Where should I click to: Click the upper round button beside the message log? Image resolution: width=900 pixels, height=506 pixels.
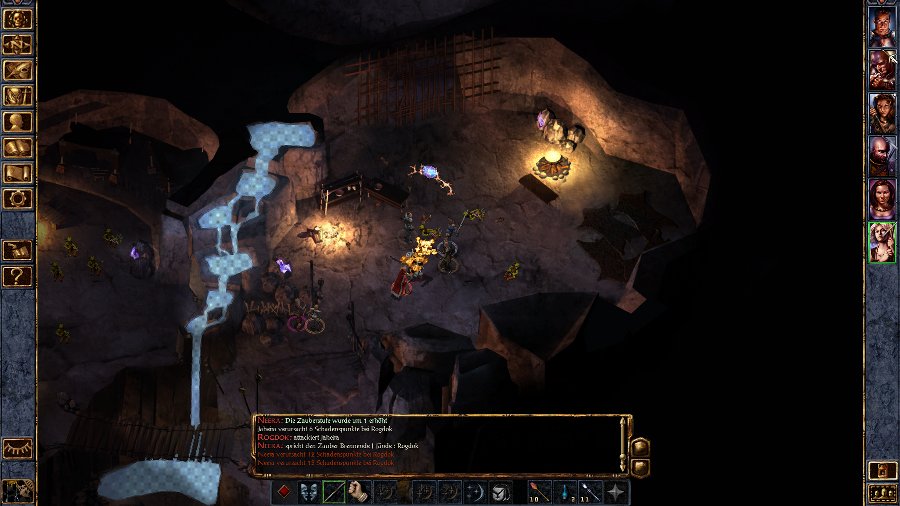click(x=641, y=447)
